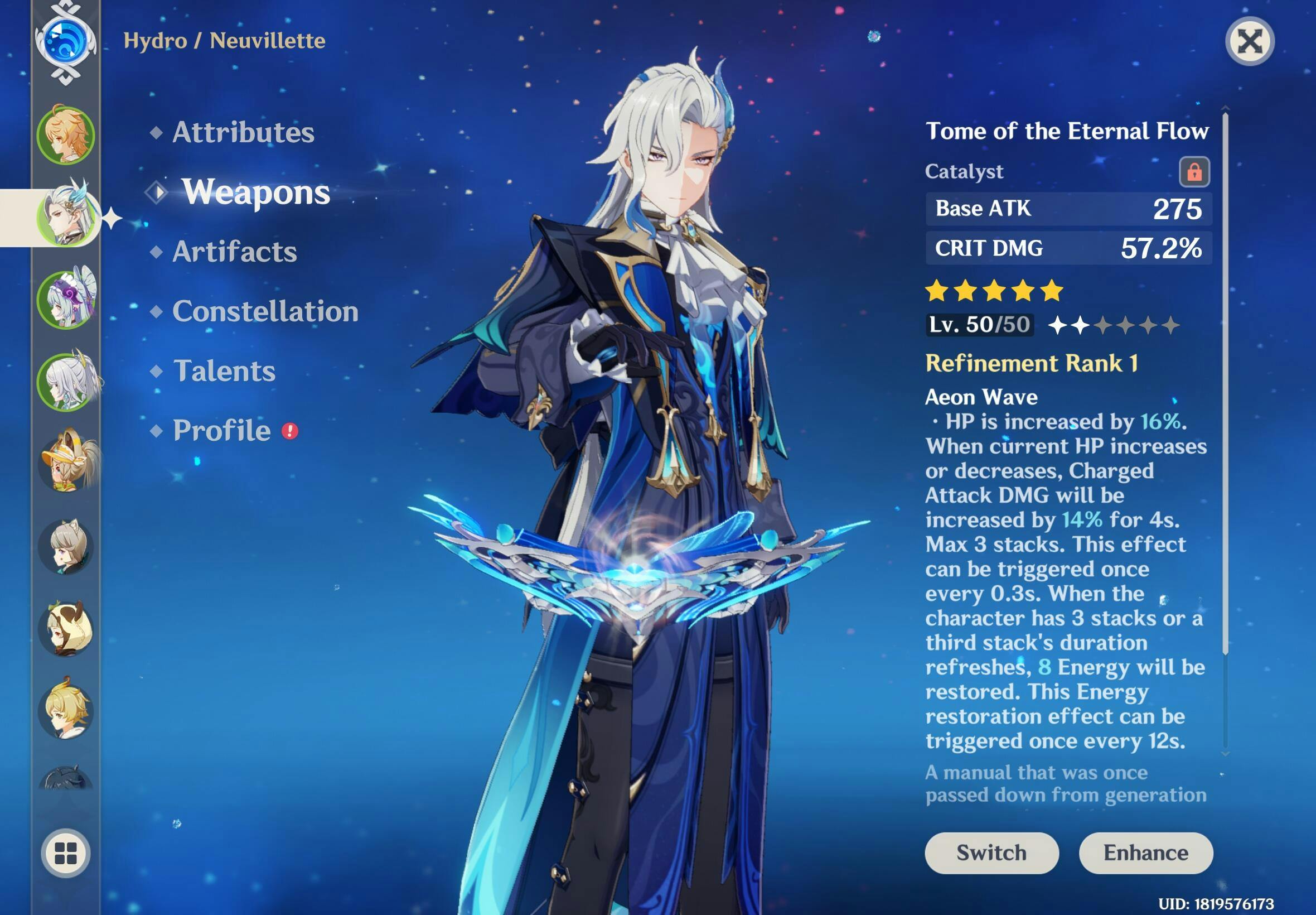
Task: Choose the character with purple hair flower
Action: tap(66, 298)
